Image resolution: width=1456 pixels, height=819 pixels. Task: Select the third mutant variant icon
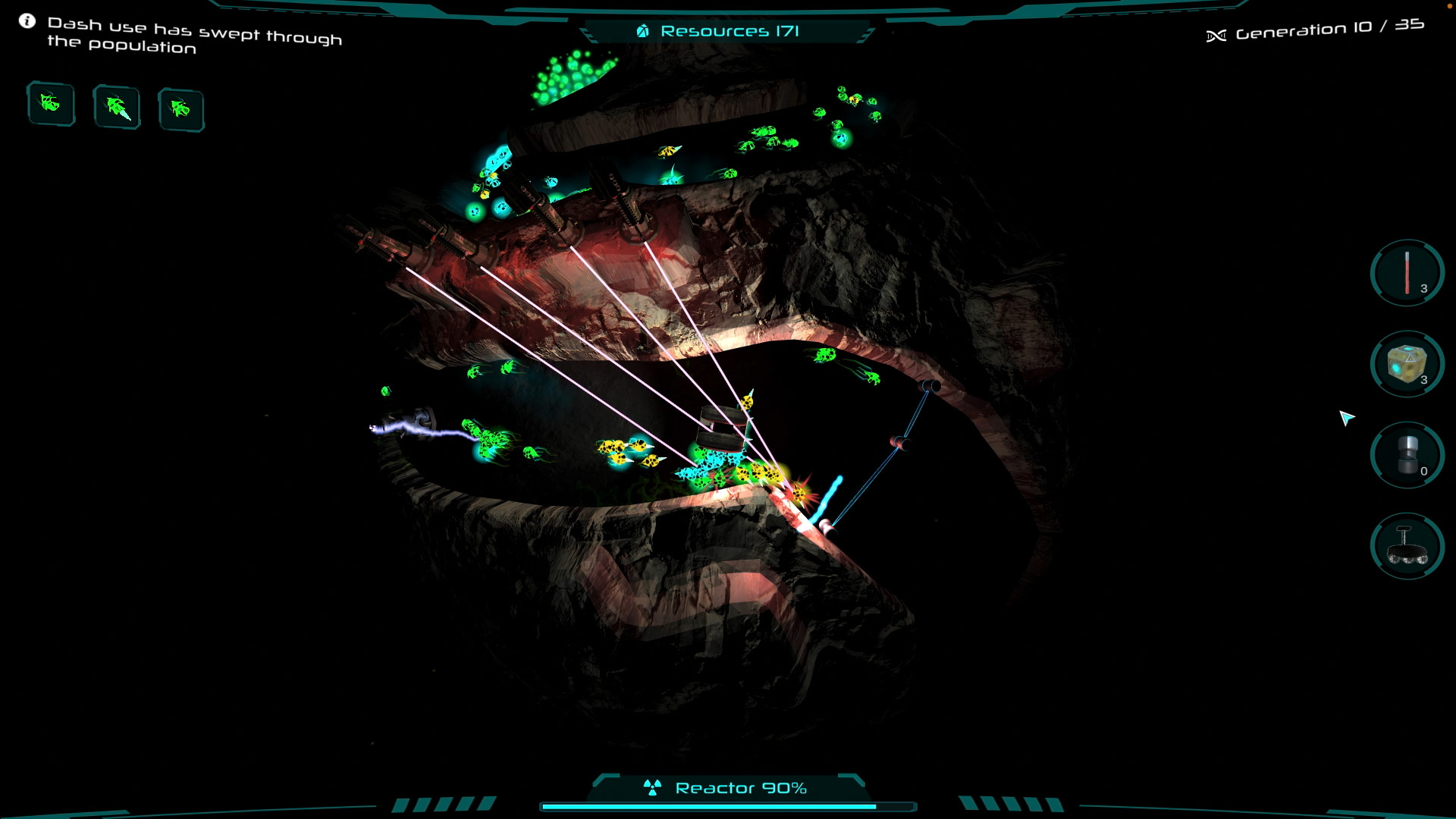click(180, 109)
